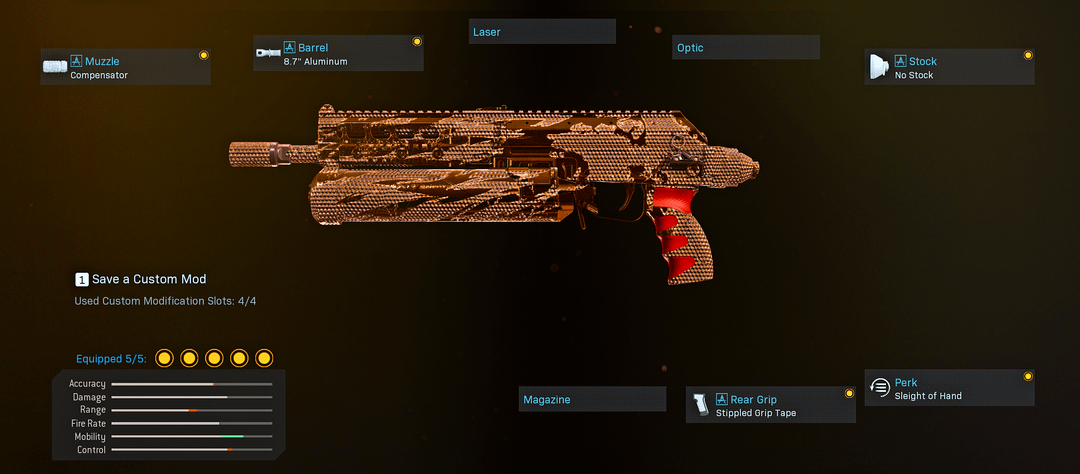Screen dimensions: 1080x474
Task: Open the Rear Grip Stippled Grip Tape slot
Action: [x=770, y=405]
